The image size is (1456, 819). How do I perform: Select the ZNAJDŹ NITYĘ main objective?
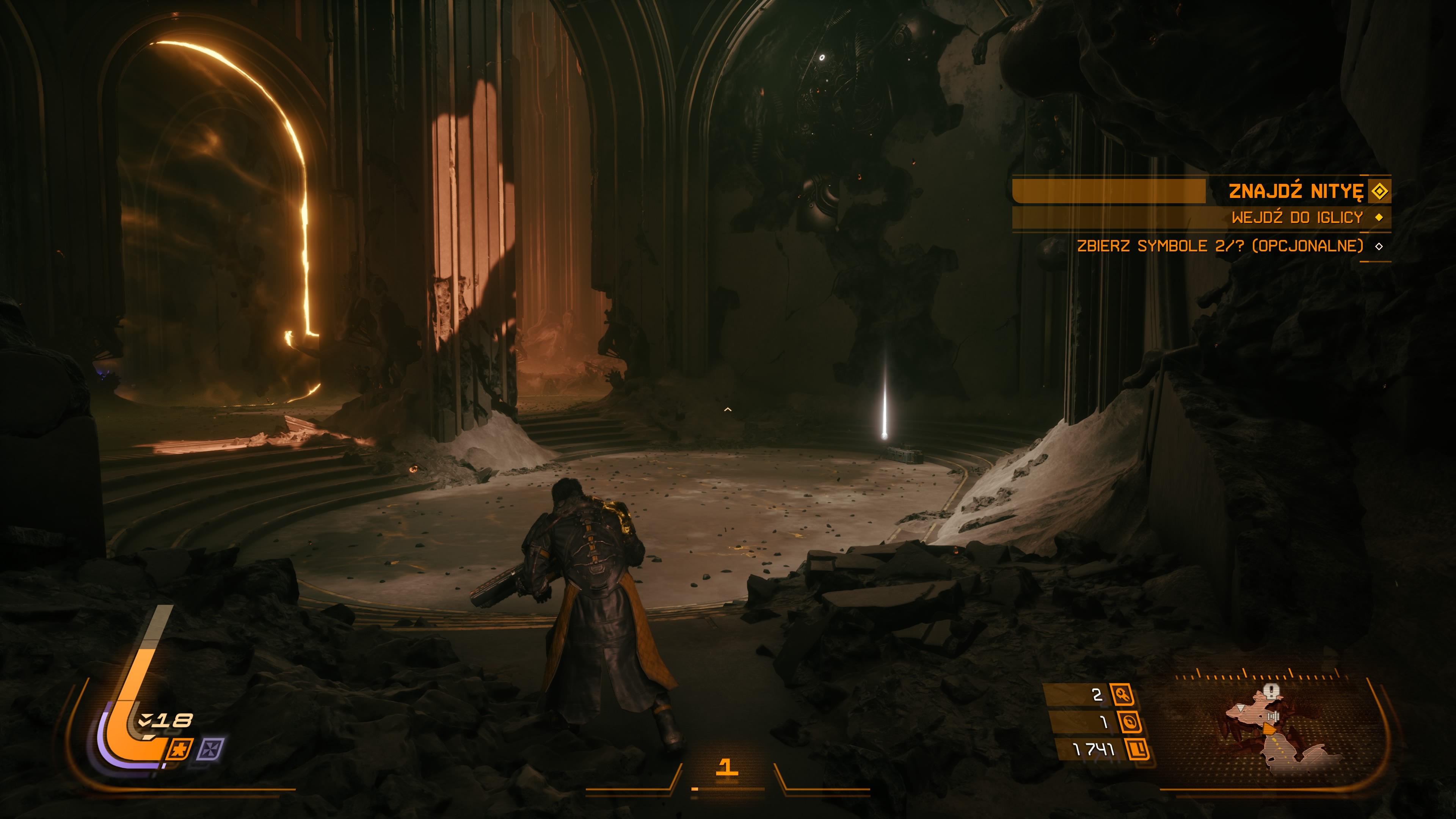click(1296, 191)
